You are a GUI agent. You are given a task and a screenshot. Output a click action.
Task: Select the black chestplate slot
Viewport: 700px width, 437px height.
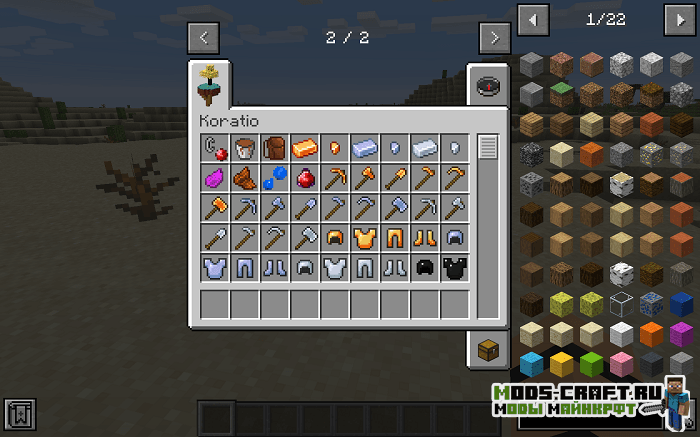tap(455, 268)
